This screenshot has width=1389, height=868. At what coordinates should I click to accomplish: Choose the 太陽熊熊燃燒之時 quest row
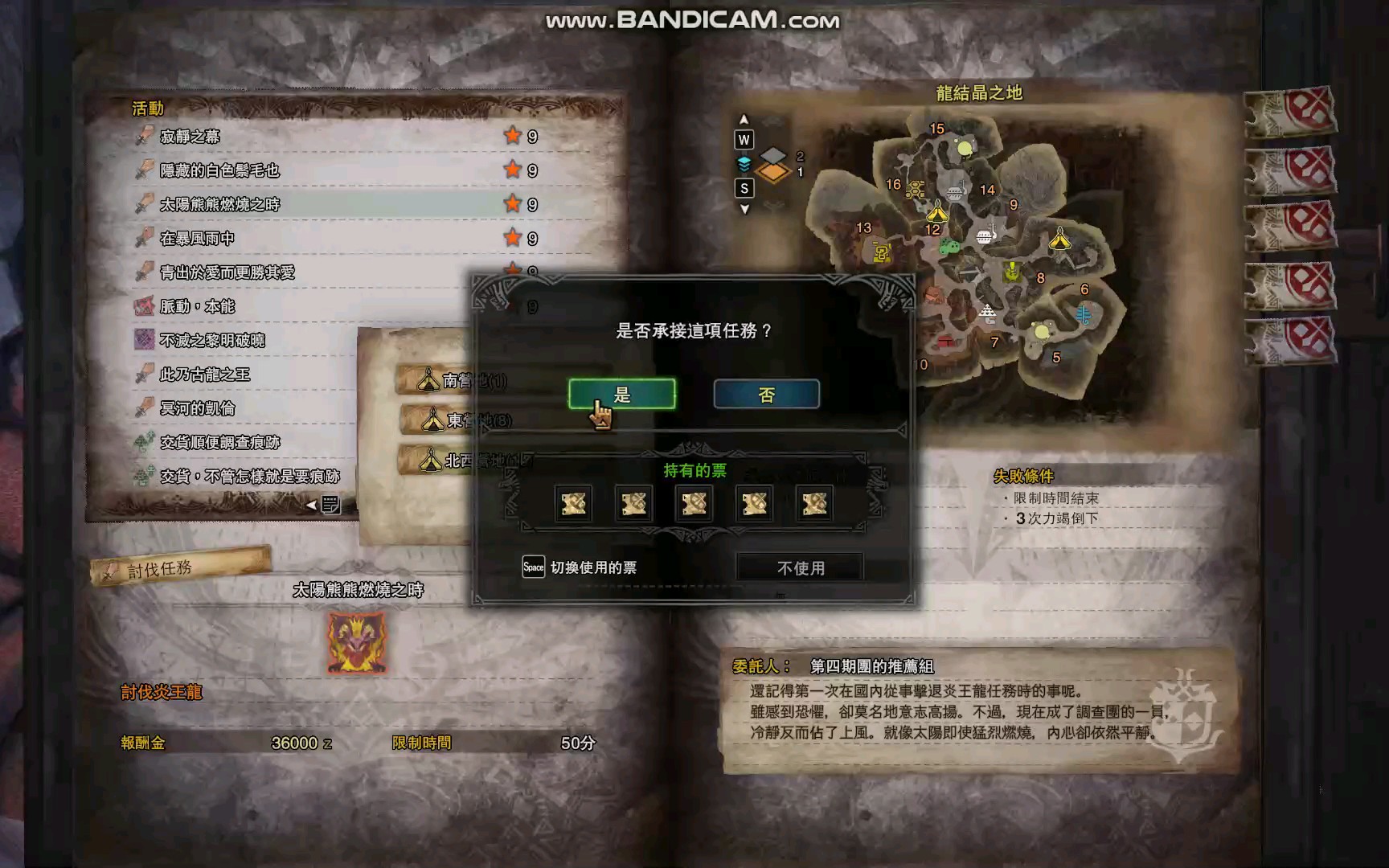(x=219, y=204)
